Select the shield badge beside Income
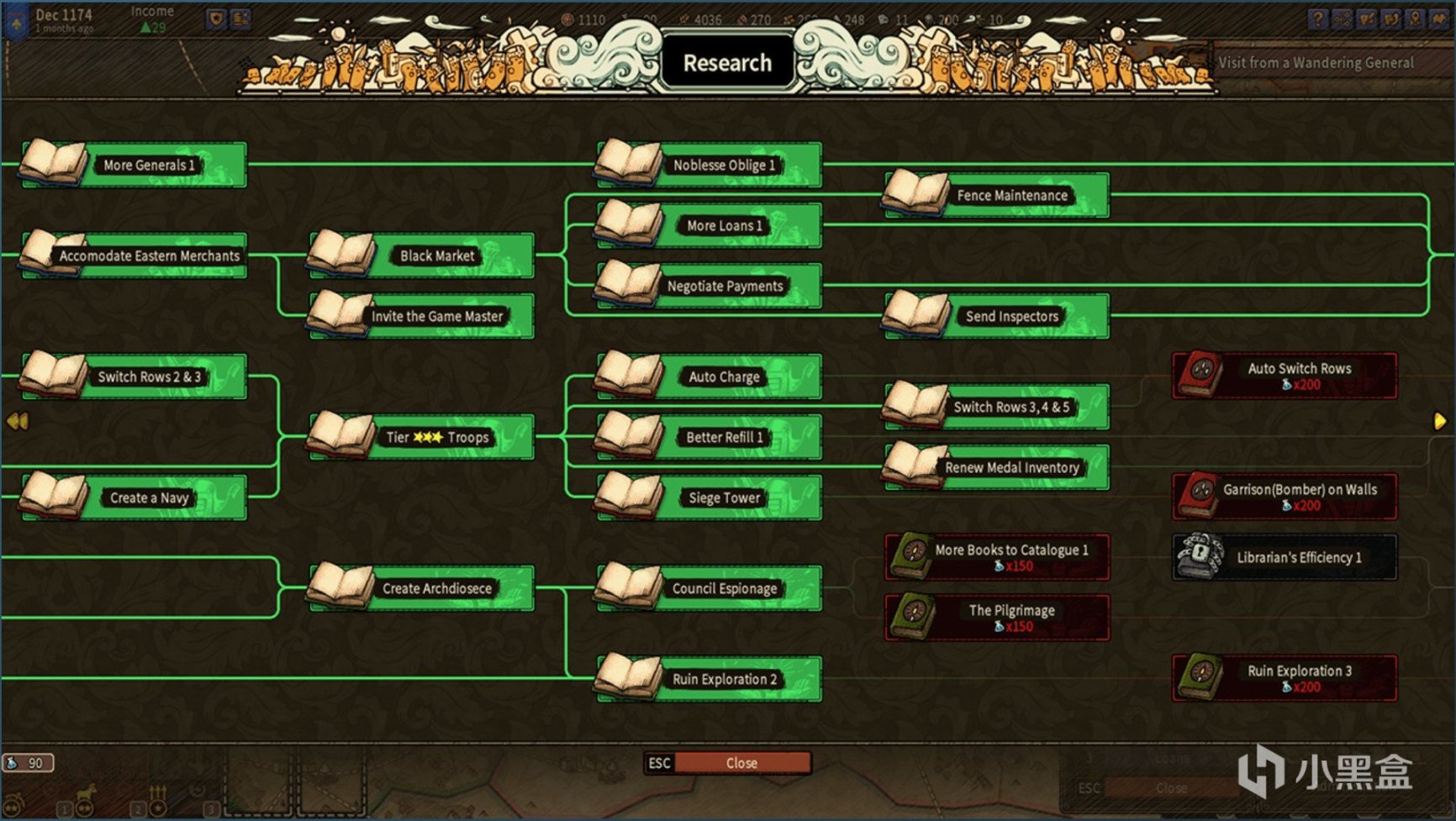 [x=216, y=17]
